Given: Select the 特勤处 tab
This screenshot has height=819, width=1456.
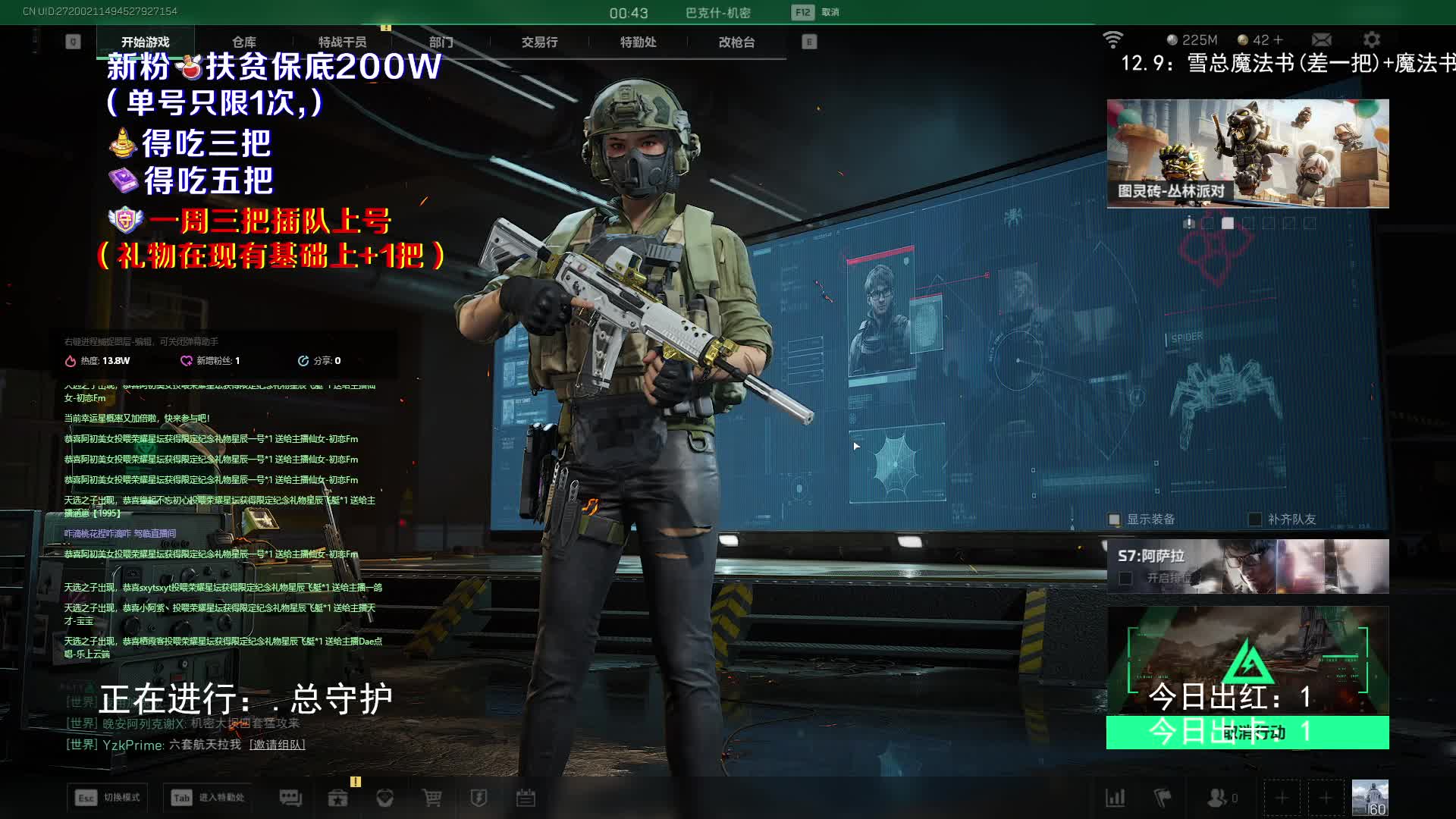Looking at the screenshot, I should 638,42.
